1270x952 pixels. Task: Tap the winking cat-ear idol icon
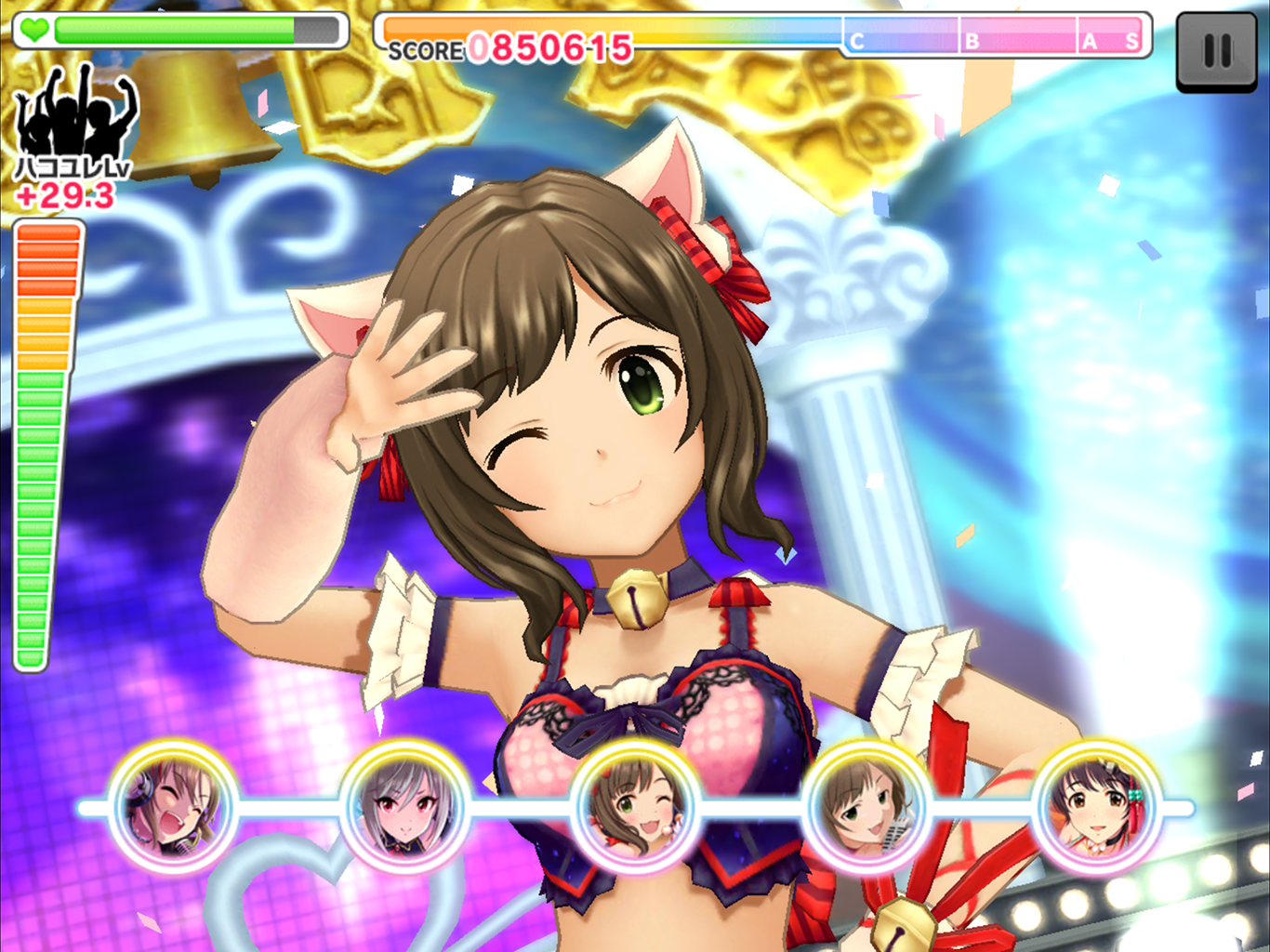[x=636, y=806]
